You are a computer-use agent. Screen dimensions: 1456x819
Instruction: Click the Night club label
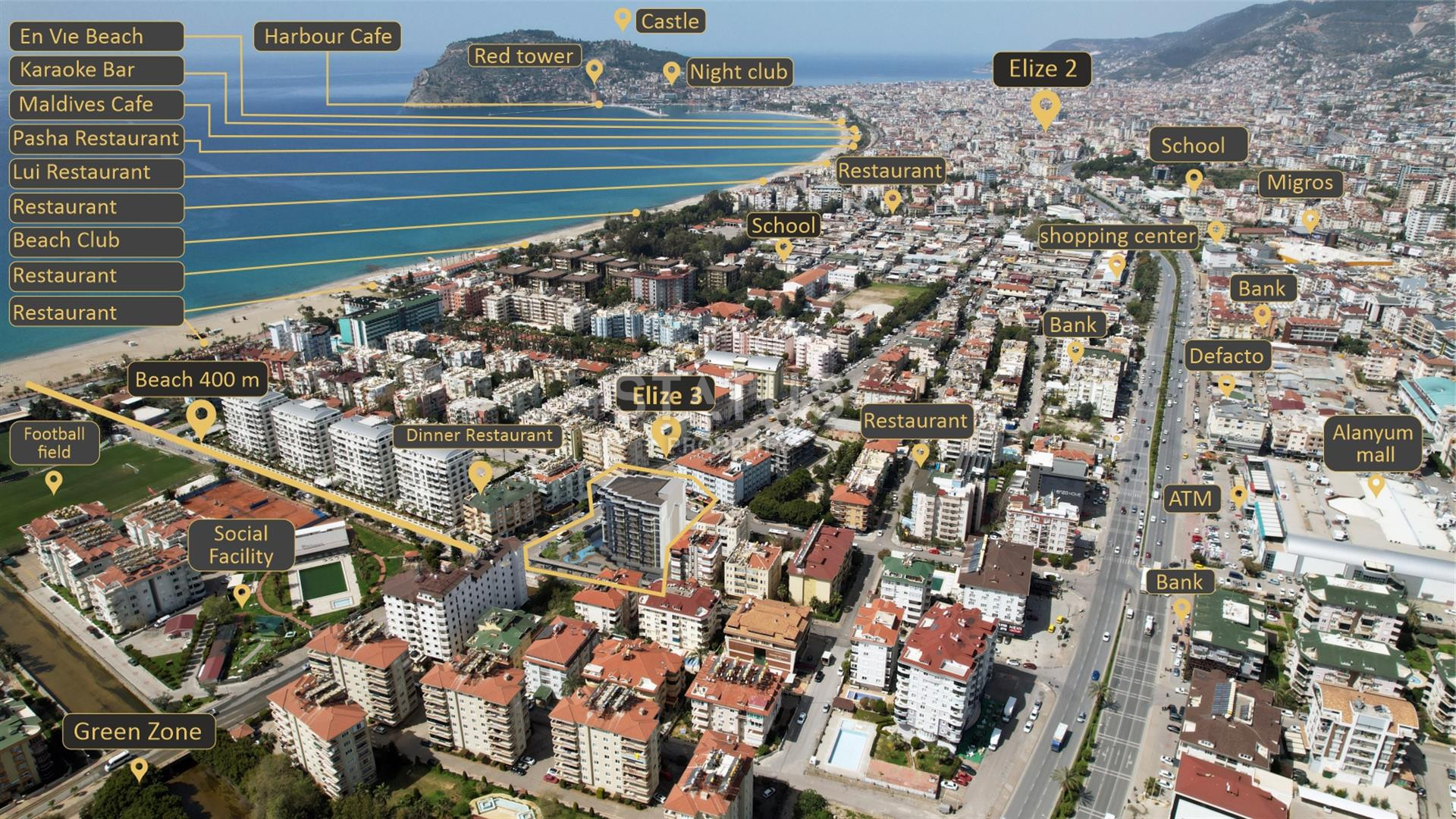(738, 73)
